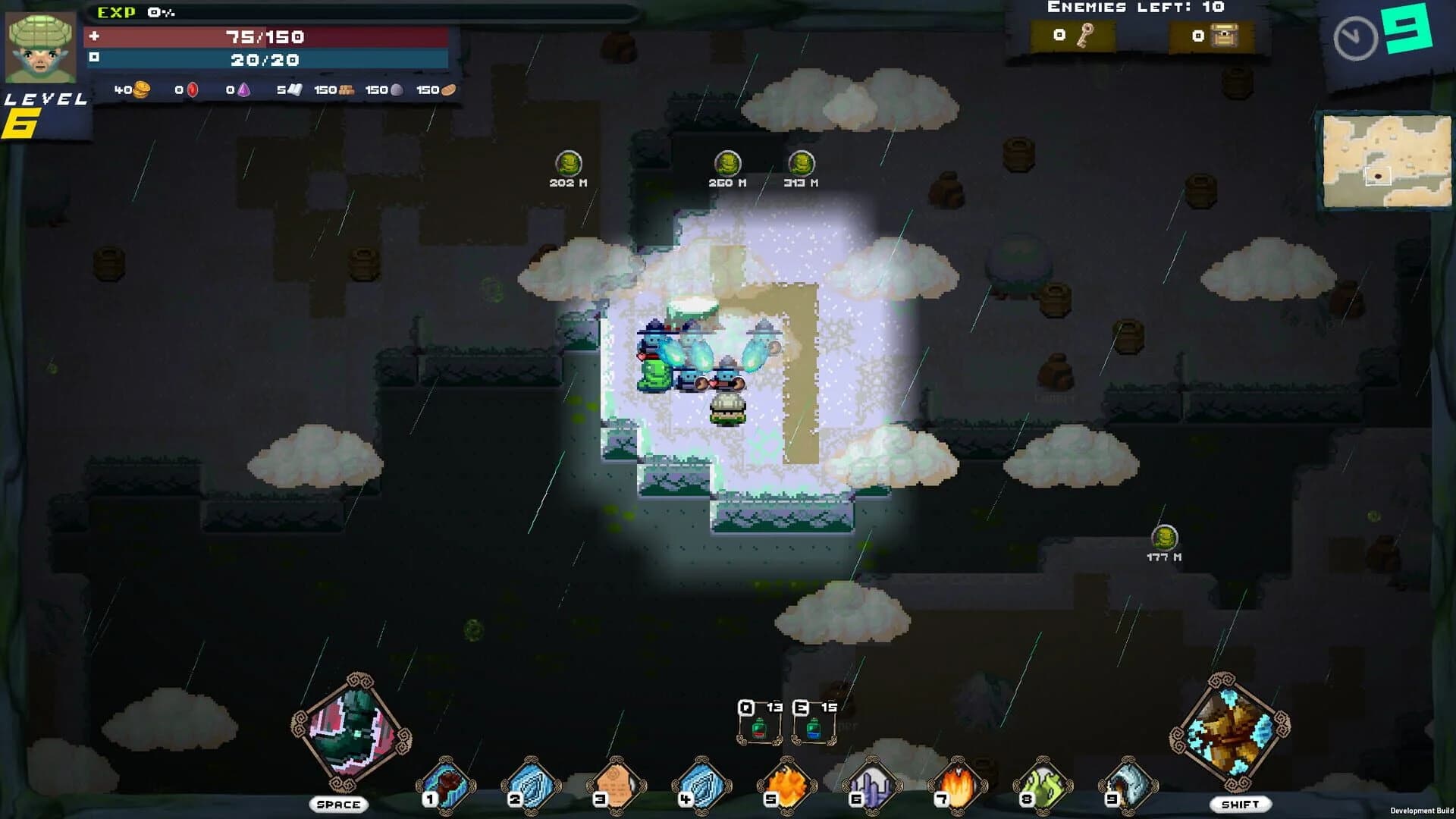Click the key counter next to Enemies Left
Viewport: 1456px width, 819px height.
point(1073,34)
